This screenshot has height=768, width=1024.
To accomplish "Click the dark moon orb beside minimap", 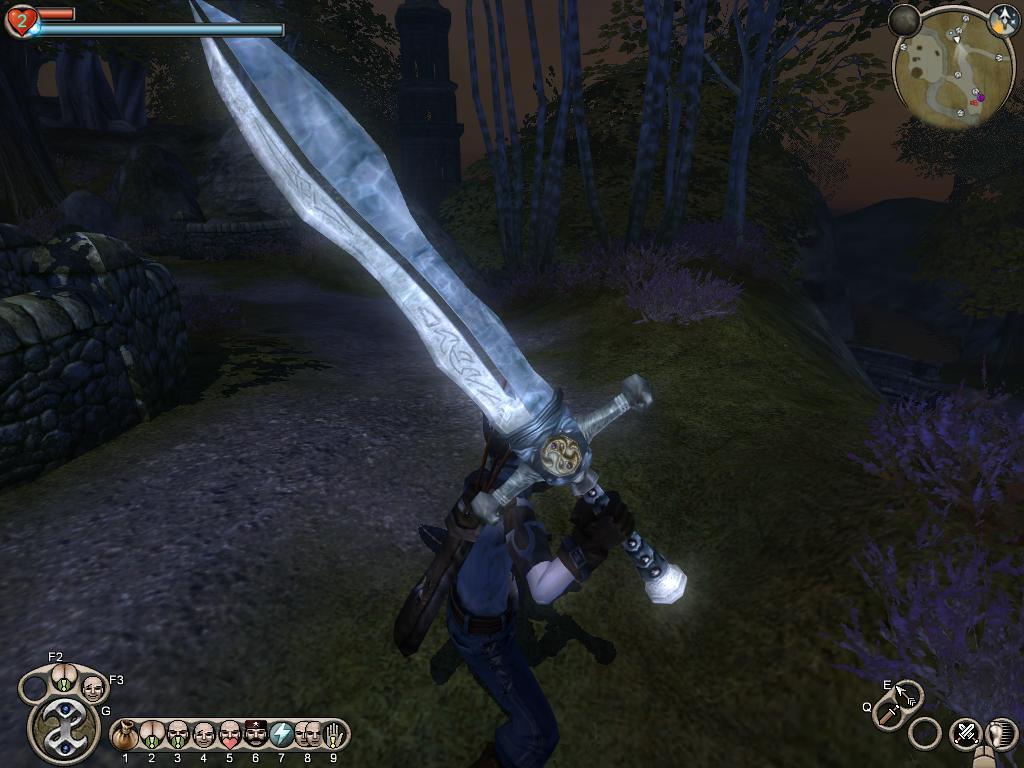I will tap(905, 20).
